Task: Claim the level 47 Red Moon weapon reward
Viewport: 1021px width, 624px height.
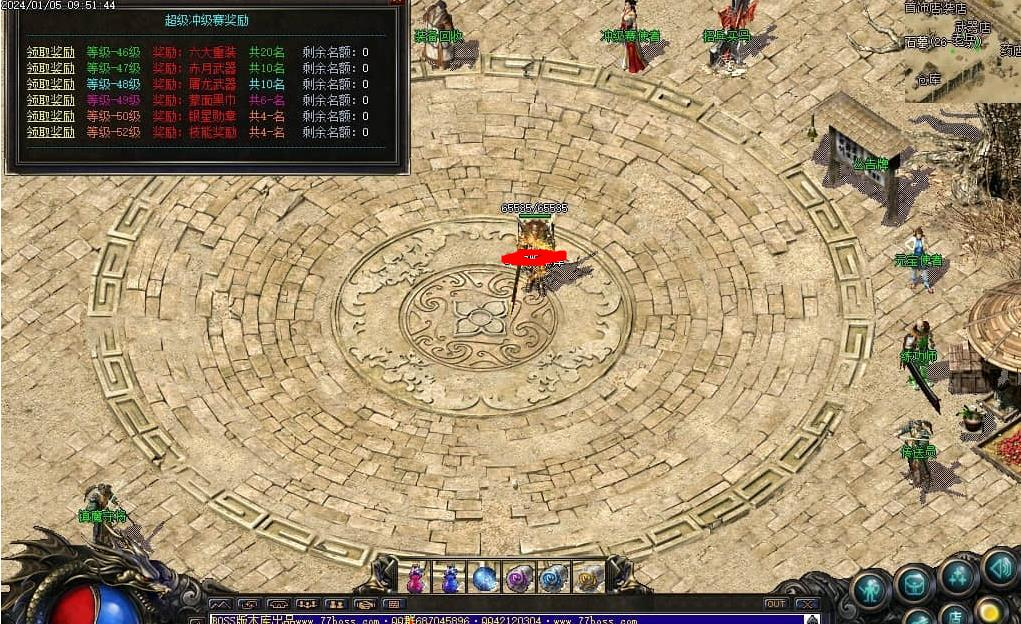Action: coord(50,68)
